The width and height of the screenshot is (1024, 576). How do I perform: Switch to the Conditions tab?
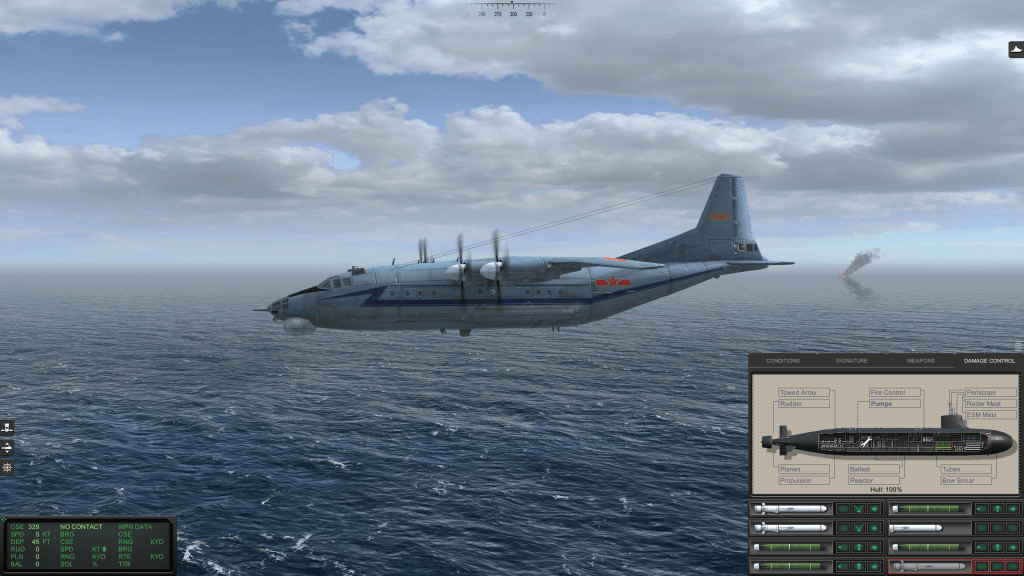783,360
